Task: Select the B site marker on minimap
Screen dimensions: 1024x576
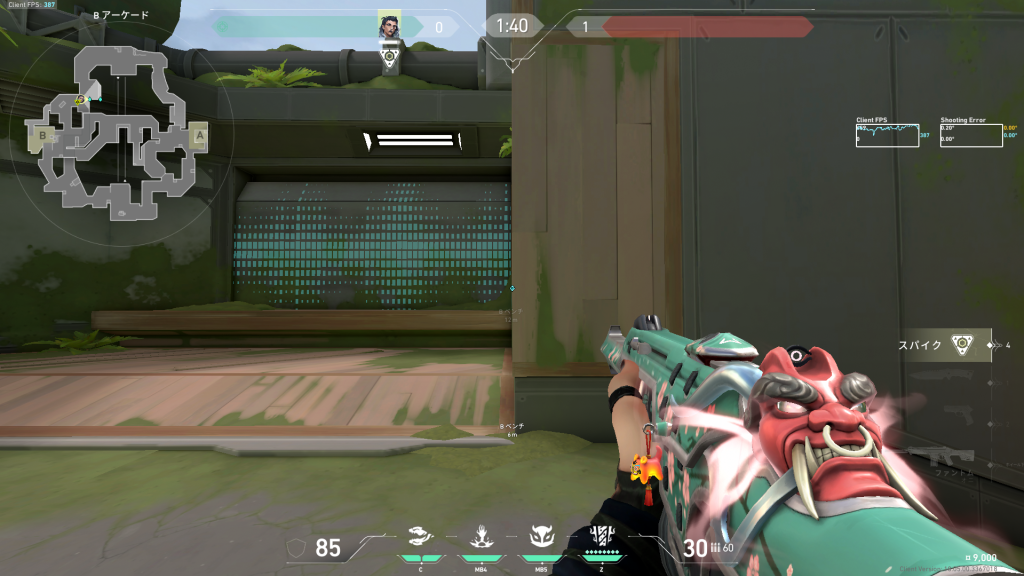Action: coord(44,134)
